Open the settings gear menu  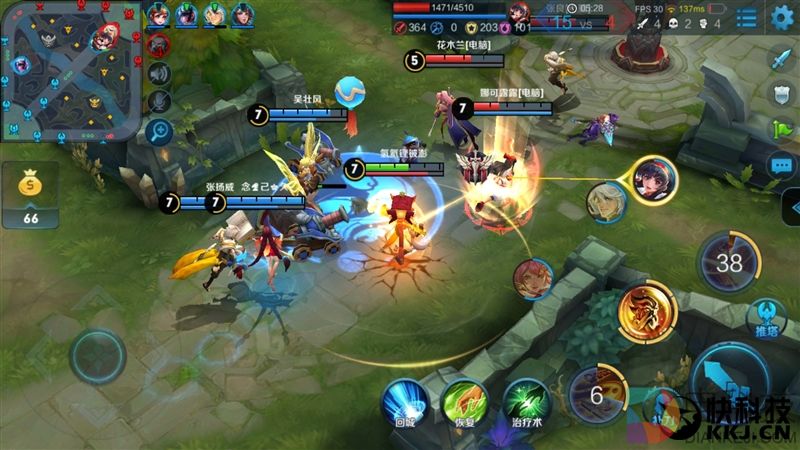(782, 17)
